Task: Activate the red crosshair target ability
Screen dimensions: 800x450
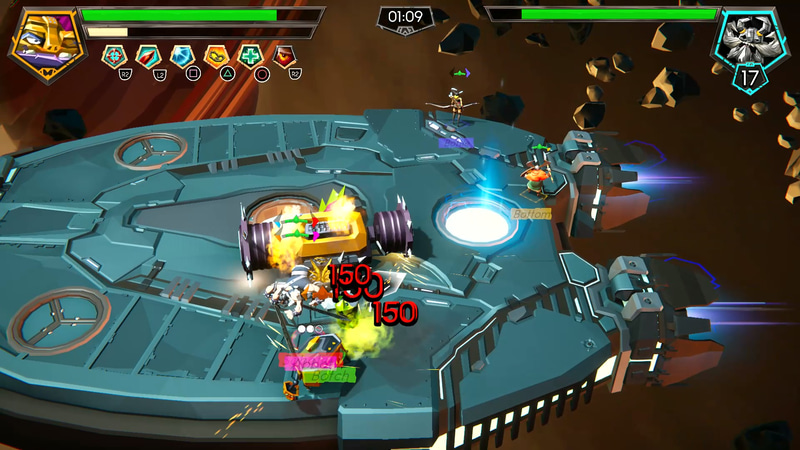Action: (114, 56)
